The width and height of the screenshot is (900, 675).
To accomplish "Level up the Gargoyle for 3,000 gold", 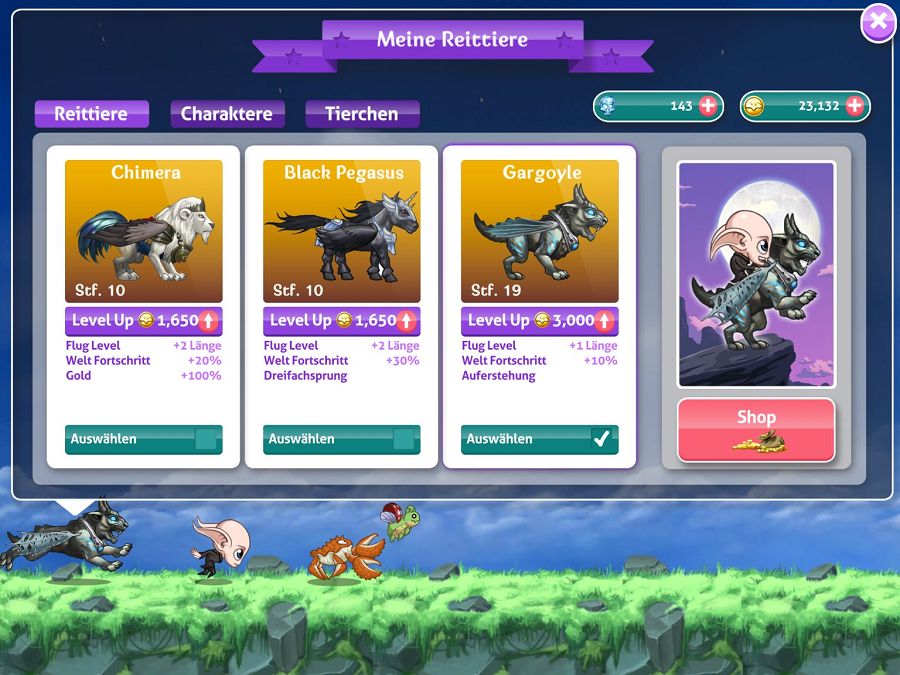I will (539, 321).
